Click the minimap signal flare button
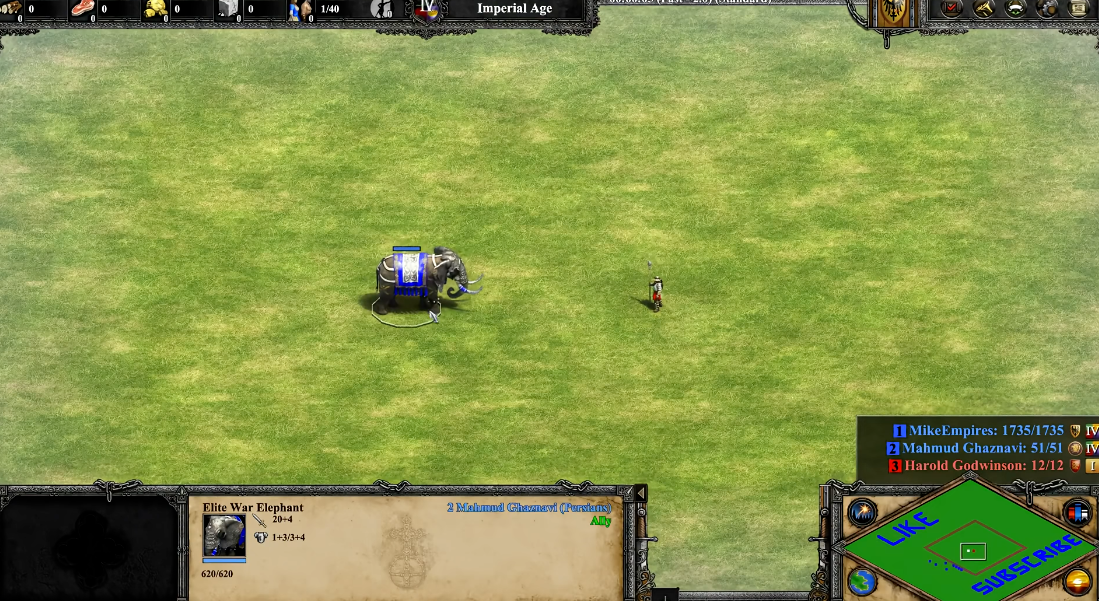This screenshot has width=1099, height=601. click(862, 513)
